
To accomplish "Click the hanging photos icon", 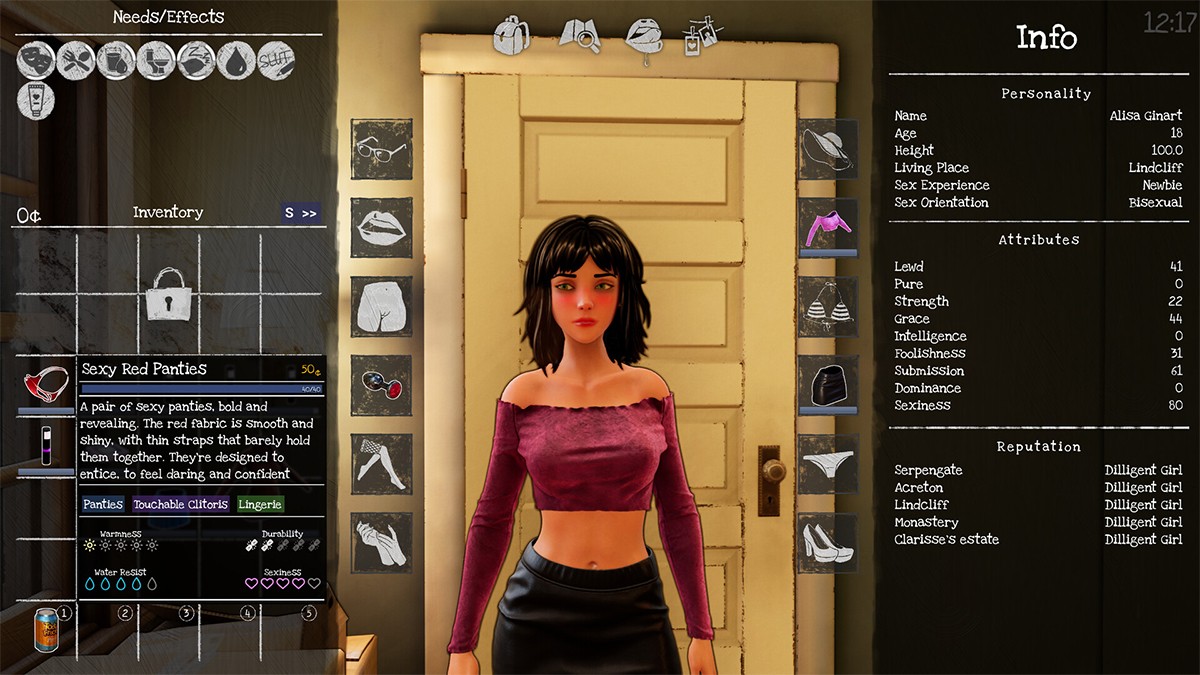I will coord(701,36).
